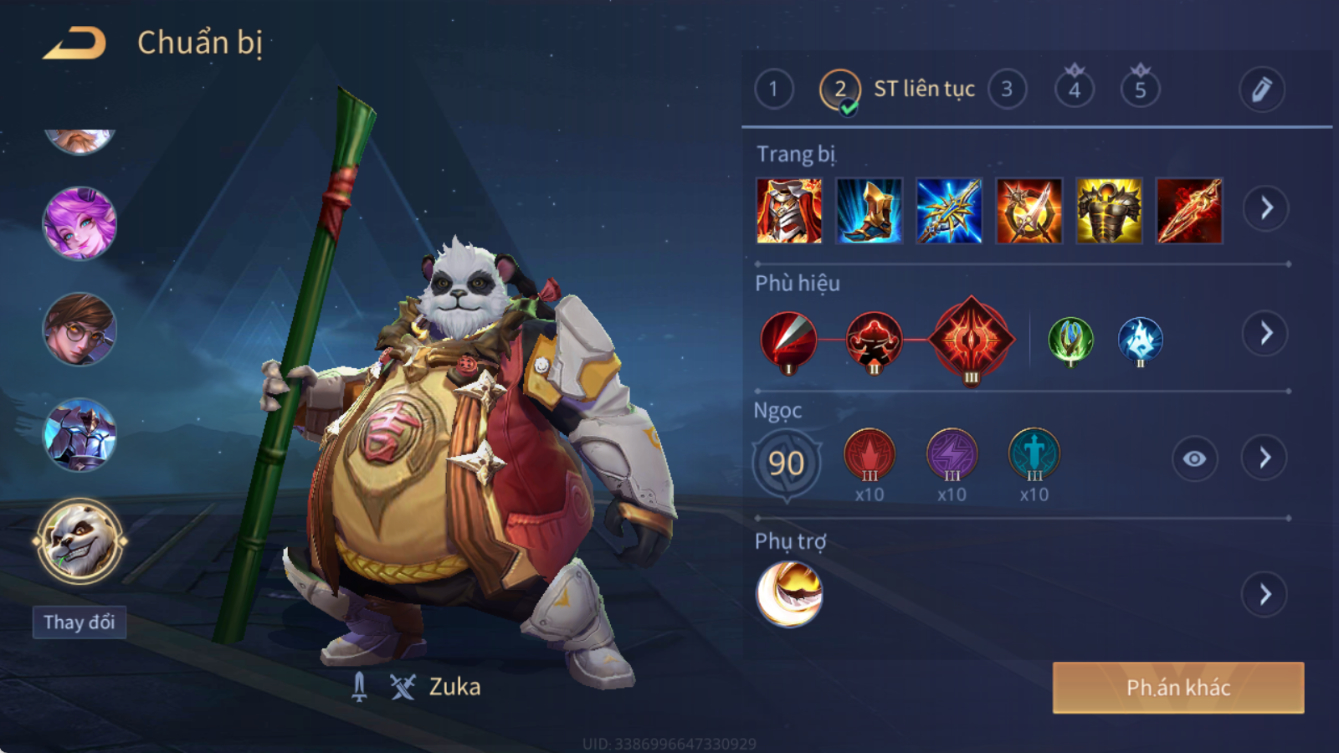
Task: Select the large red tier III badge
Action: click(x=971, y=339)
